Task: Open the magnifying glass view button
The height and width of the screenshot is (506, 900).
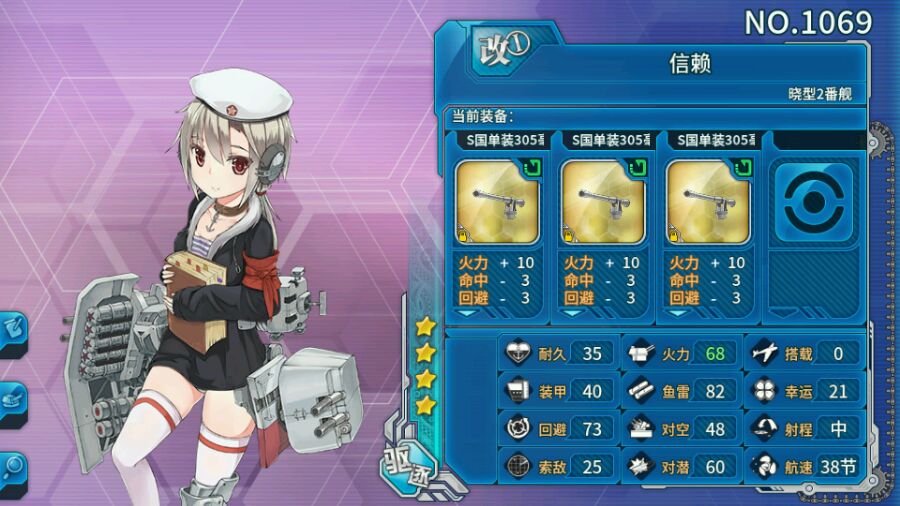Action: 14,467
